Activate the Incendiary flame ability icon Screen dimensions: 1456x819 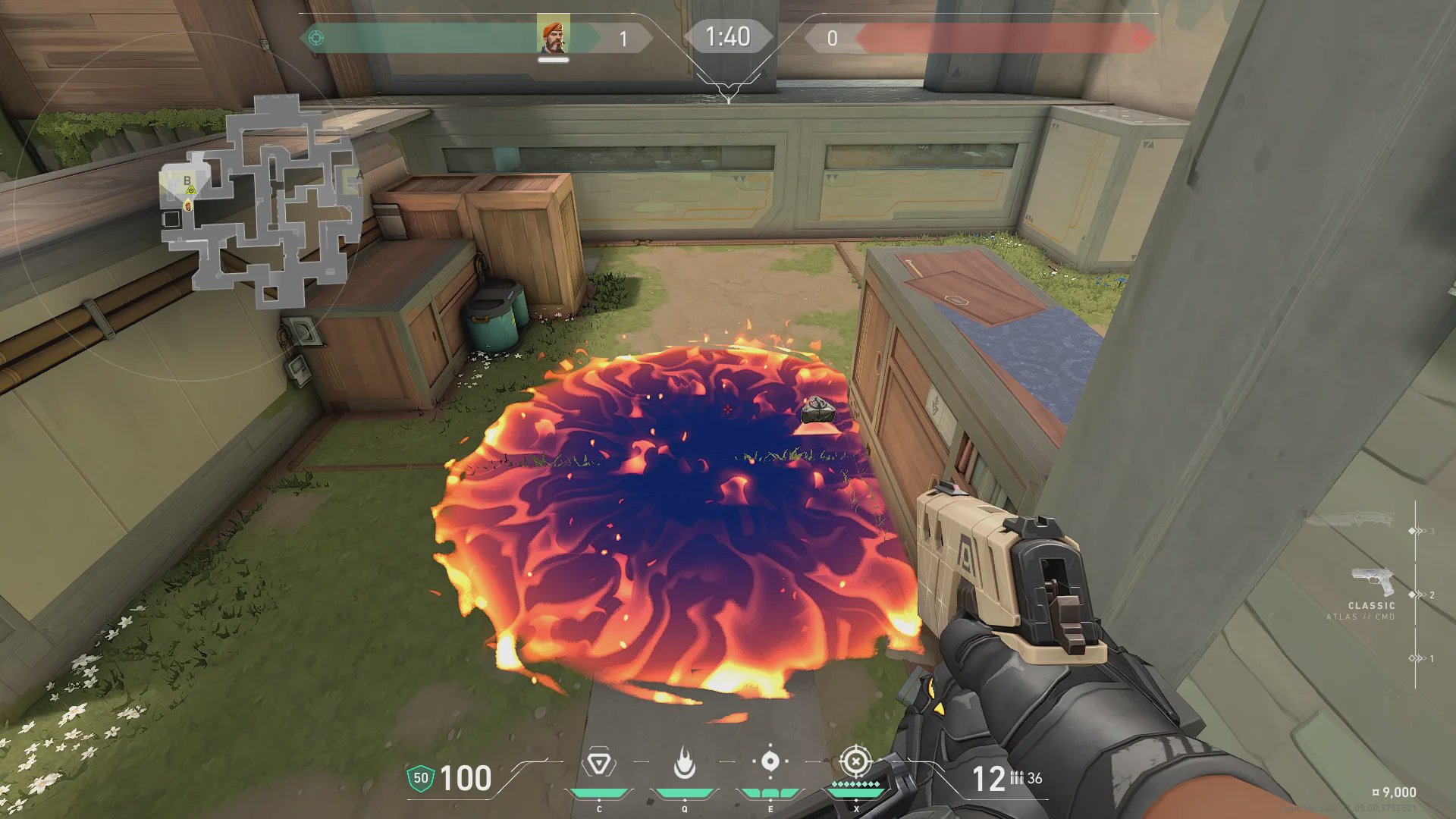click(x=684, y=763)
